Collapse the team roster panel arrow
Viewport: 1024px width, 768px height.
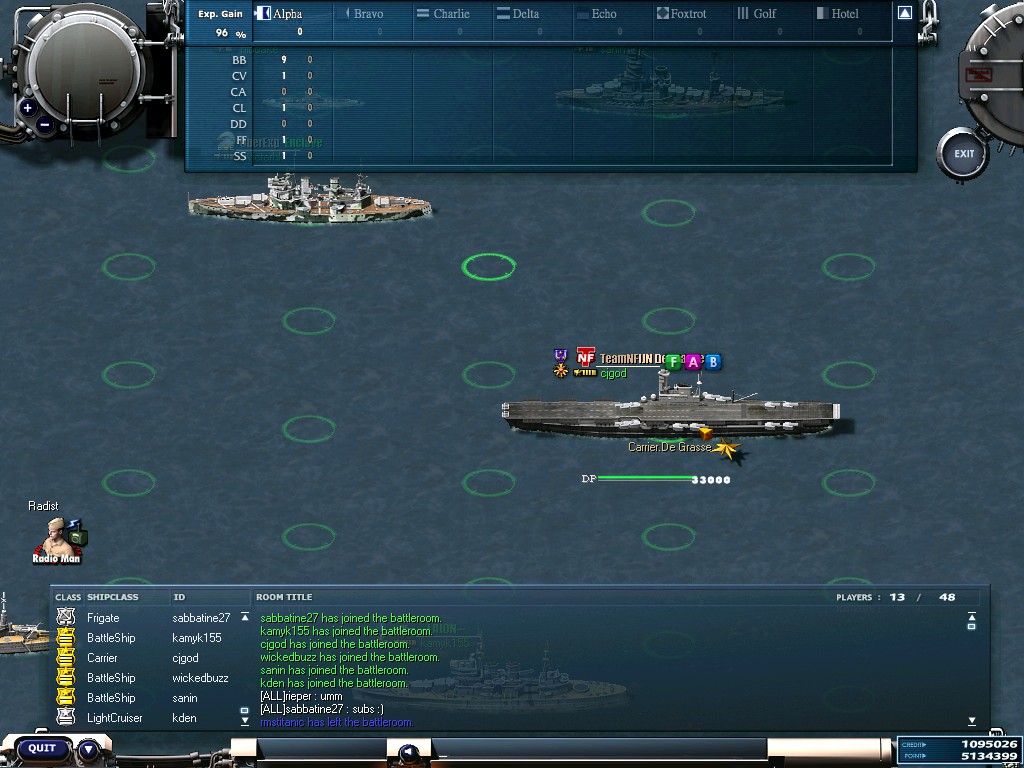coord(904,13)
